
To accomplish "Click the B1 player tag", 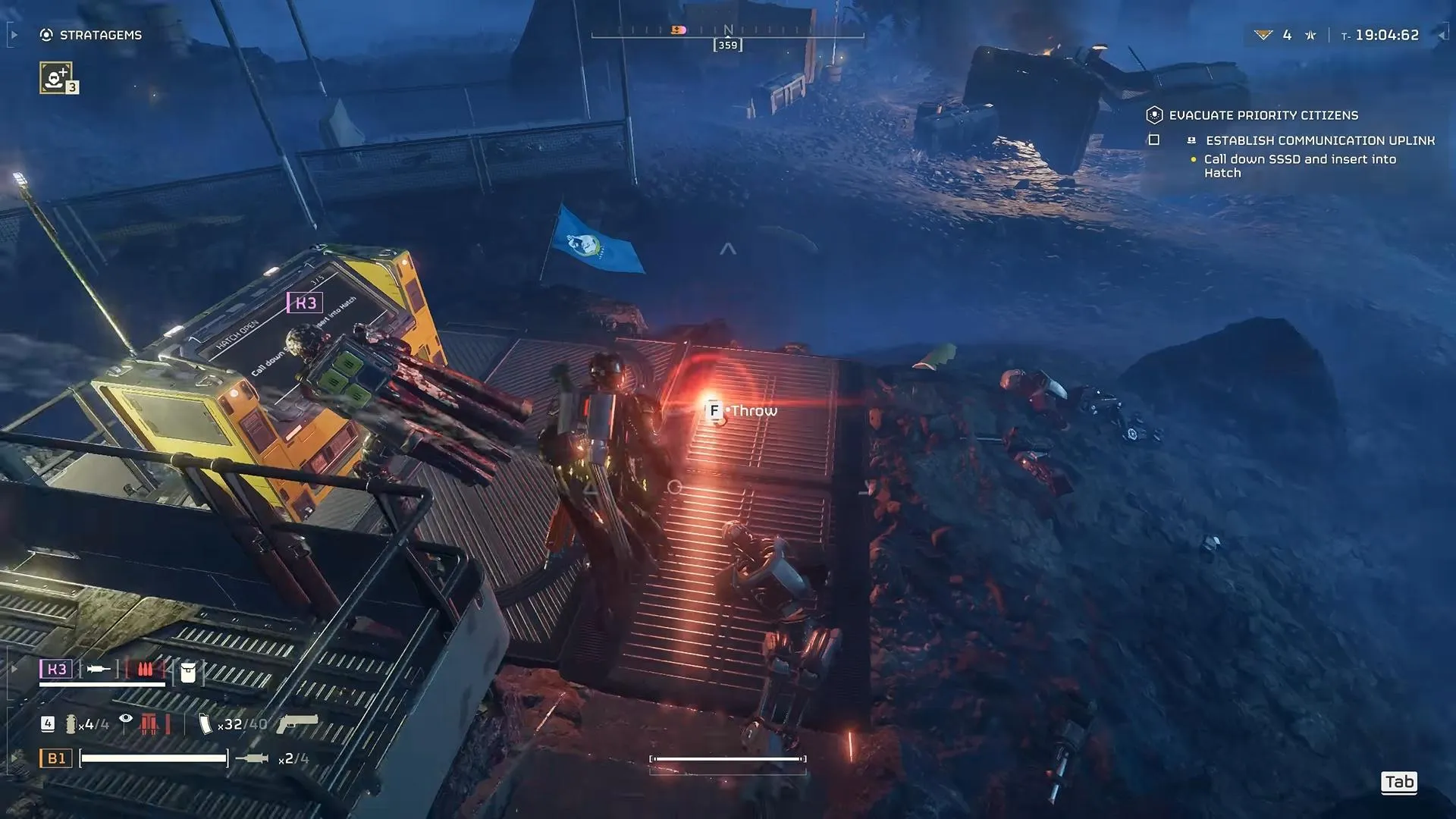I will point(56,758).
